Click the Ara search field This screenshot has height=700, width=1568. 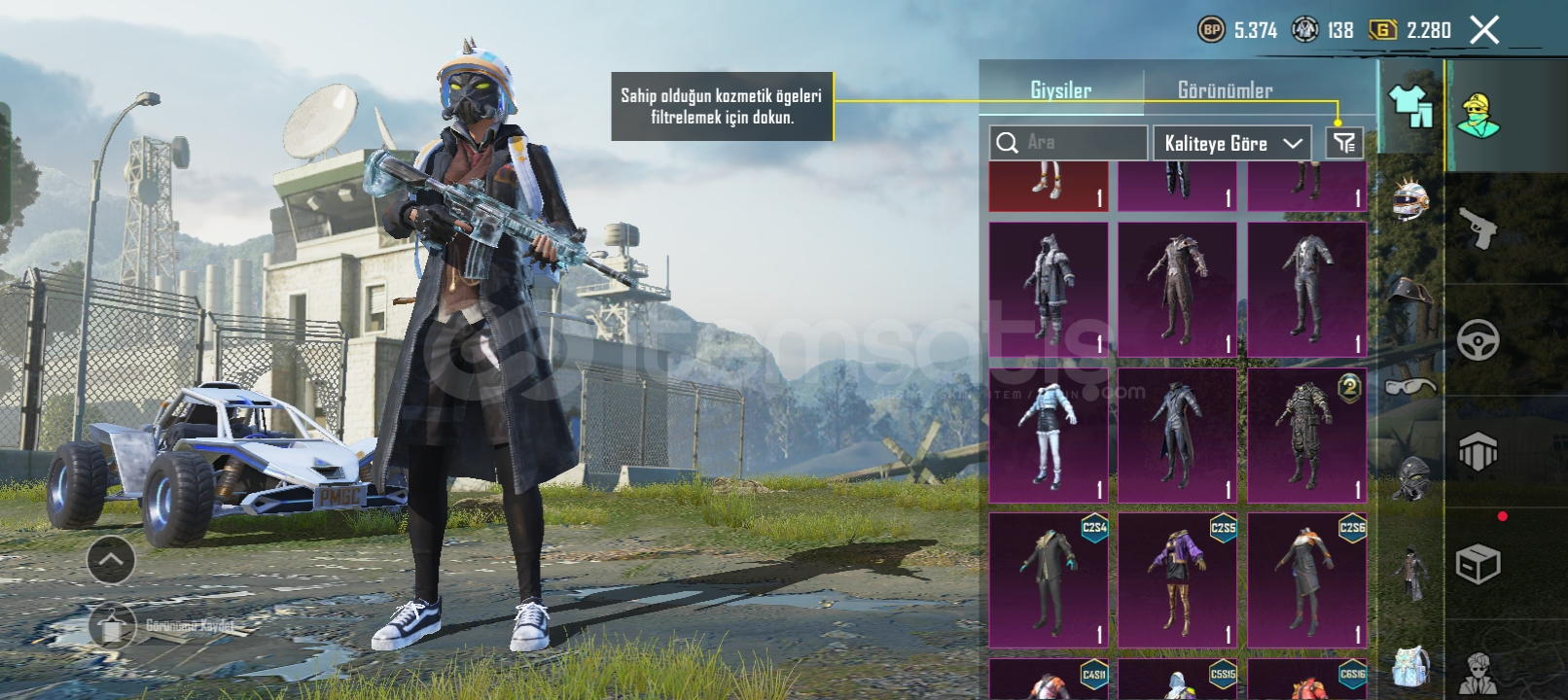point(1068,143)
